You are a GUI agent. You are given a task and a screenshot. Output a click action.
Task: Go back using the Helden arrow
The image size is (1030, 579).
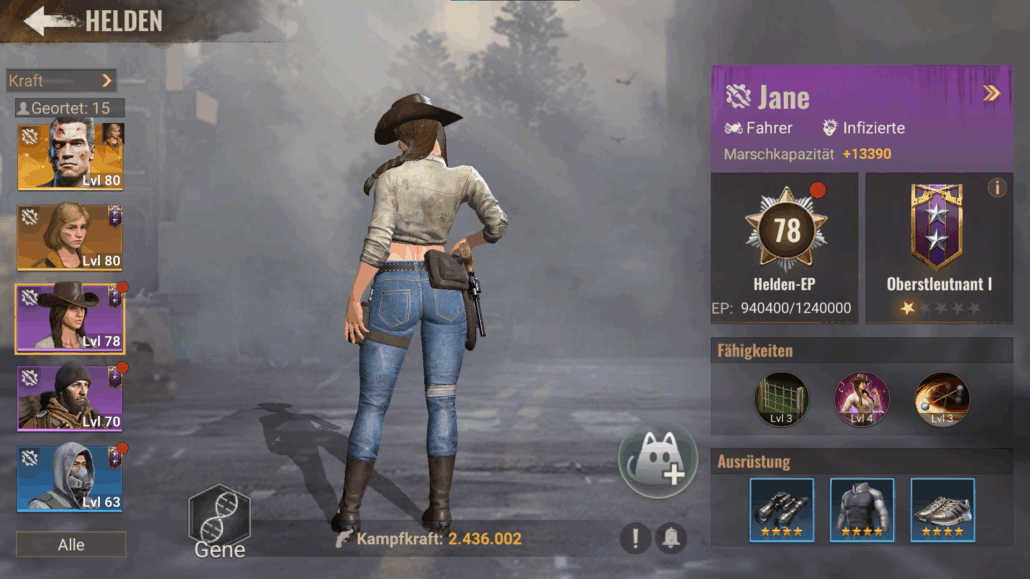(48, 21)
